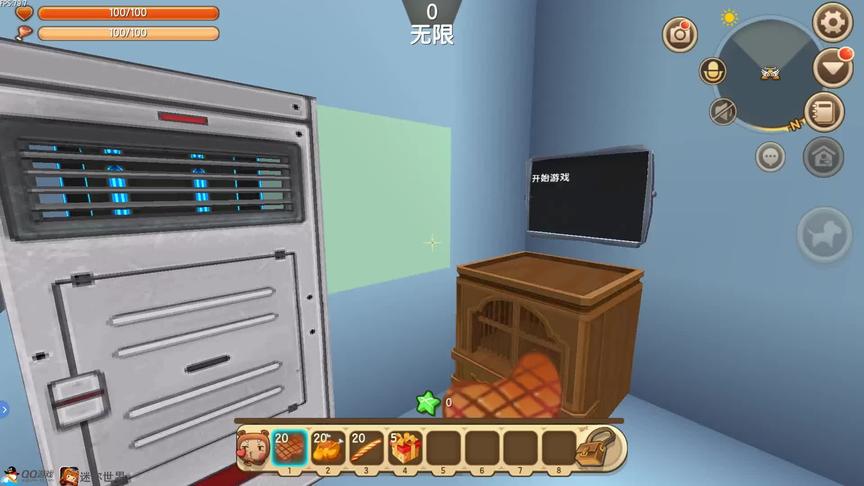Open the gear settings menu
The width and height of the screenshot is (864, 486).
[x=832, y=22]
